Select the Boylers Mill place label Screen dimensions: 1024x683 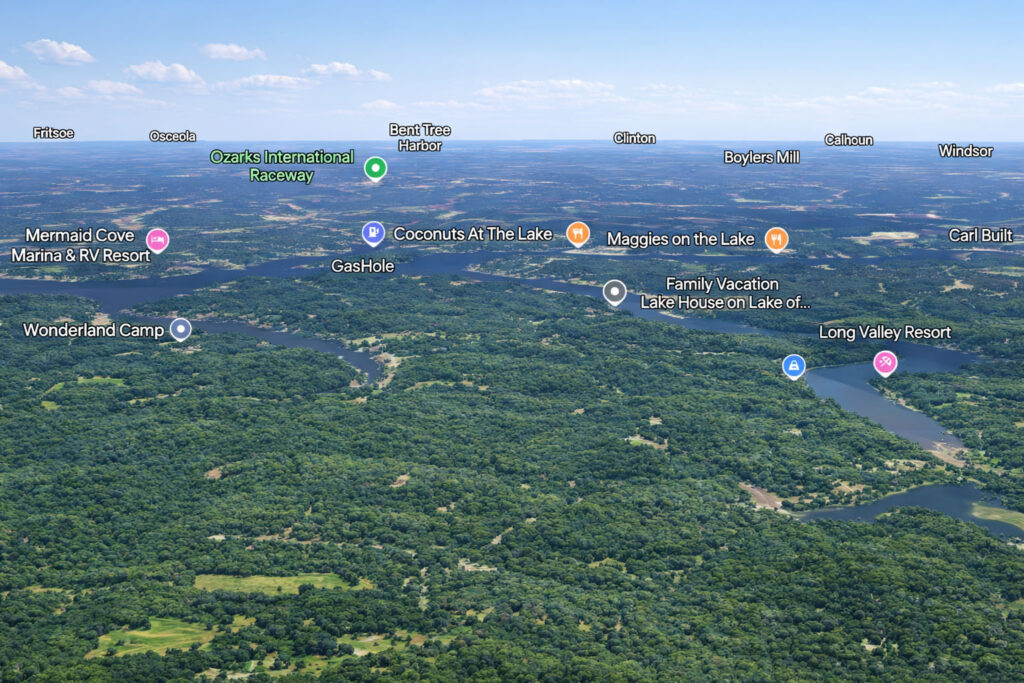point(762,157)
